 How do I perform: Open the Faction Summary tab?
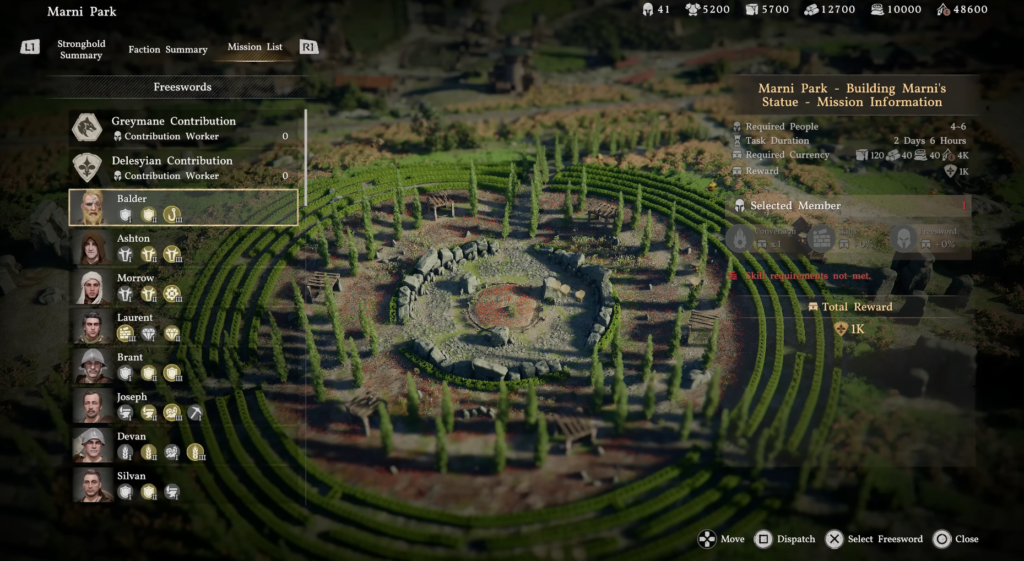click(167, 49)
